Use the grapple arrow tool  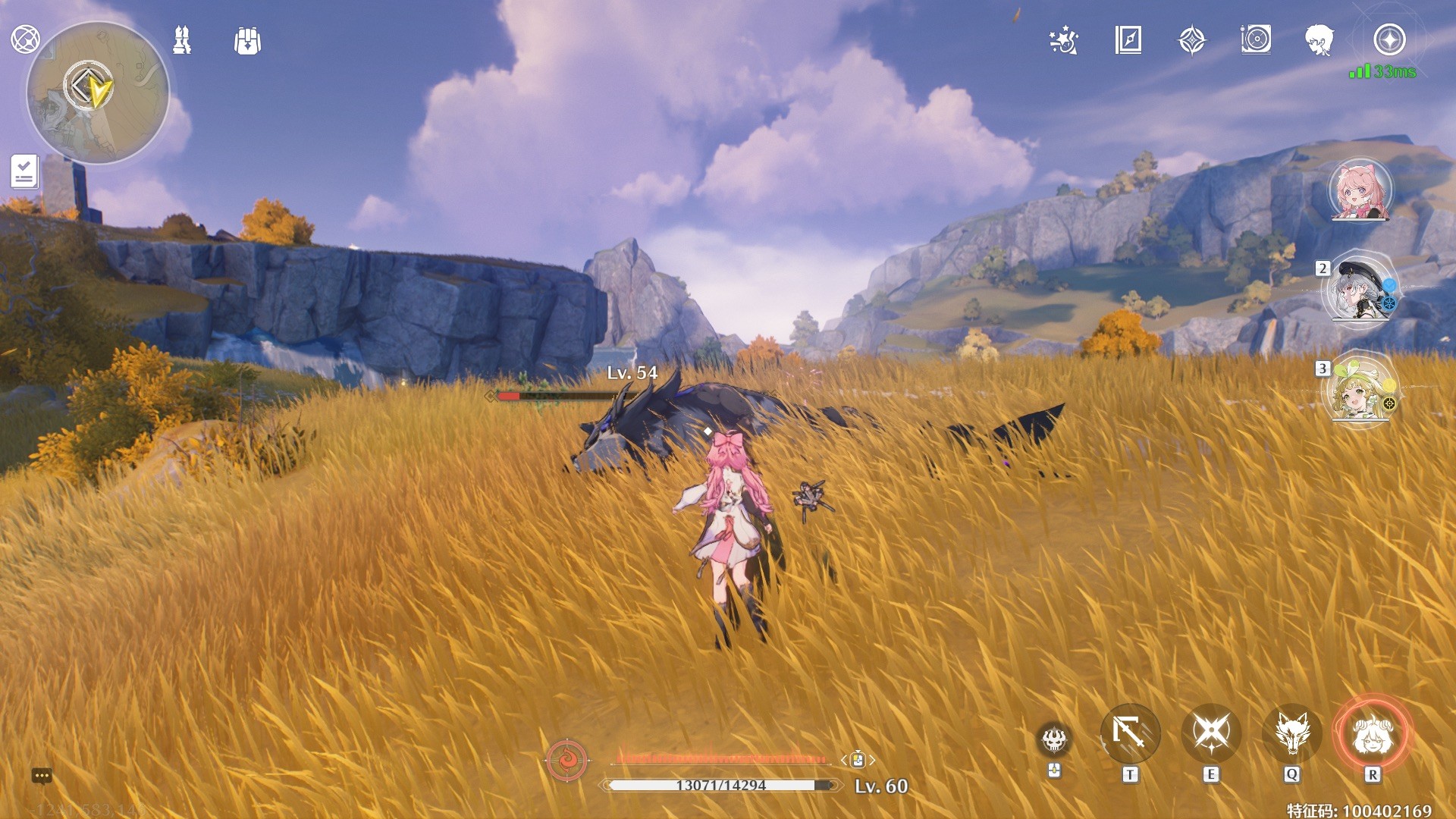[x=1130, y=733]
